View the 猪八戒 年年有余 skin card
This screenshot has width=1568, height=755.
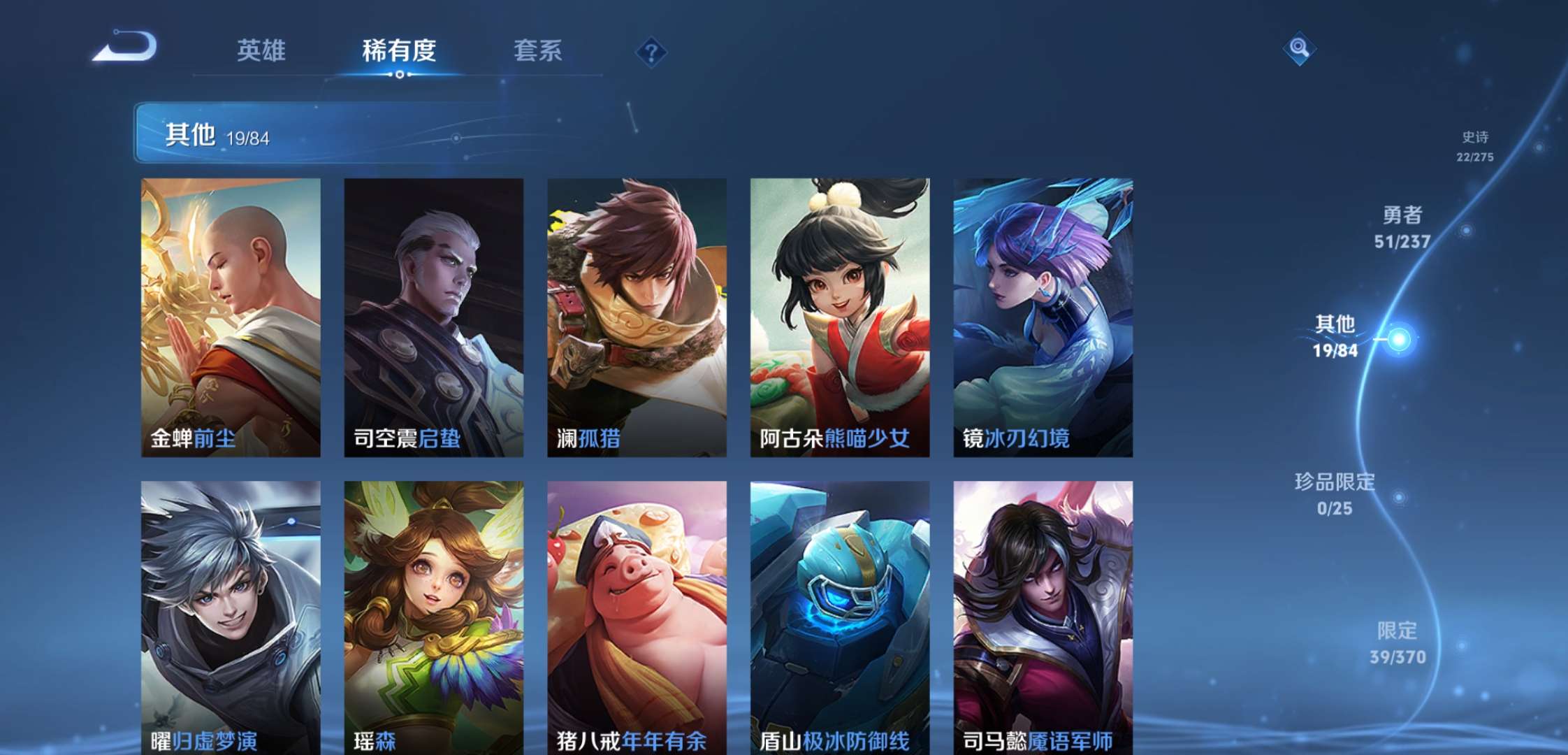click(x=637, y=615)
